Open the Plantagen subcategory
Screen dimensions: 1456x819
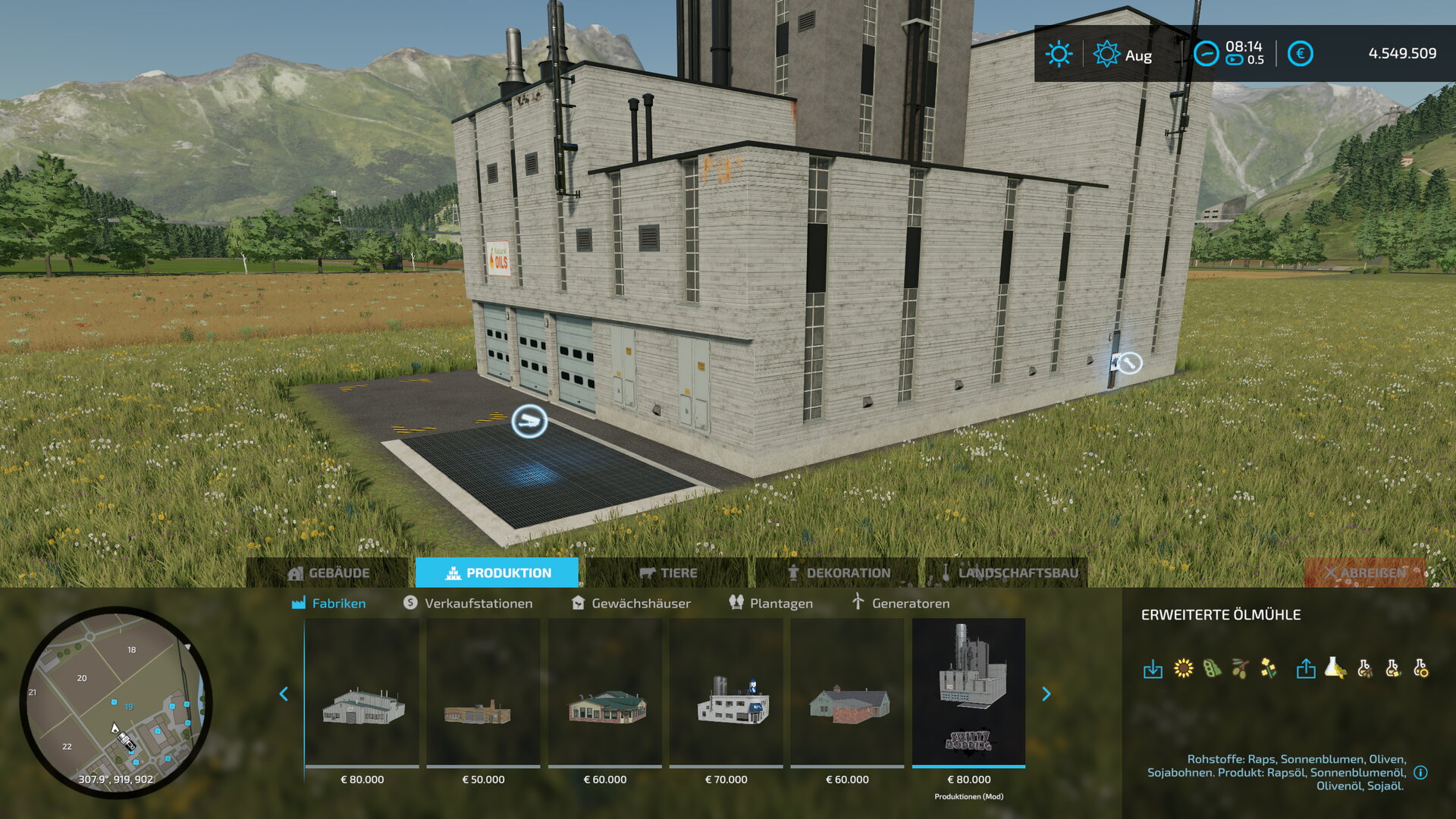coord(771,604)
